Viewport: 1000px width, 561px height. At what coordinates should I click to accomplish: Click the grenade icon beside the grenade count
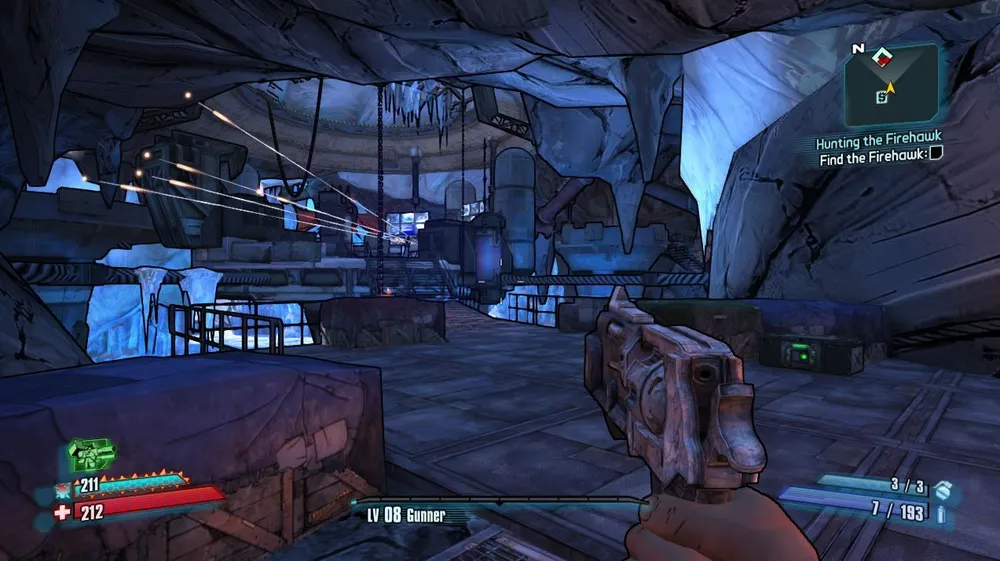[x=943, y=489]
